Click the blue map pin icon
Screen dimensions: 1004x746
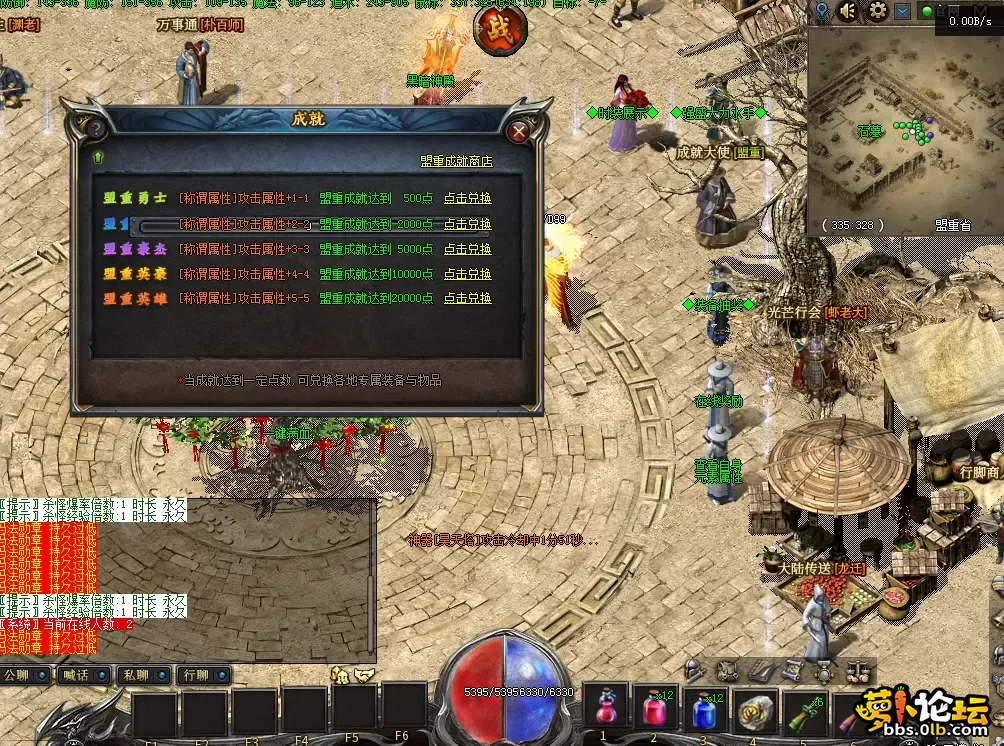point(822,11)
